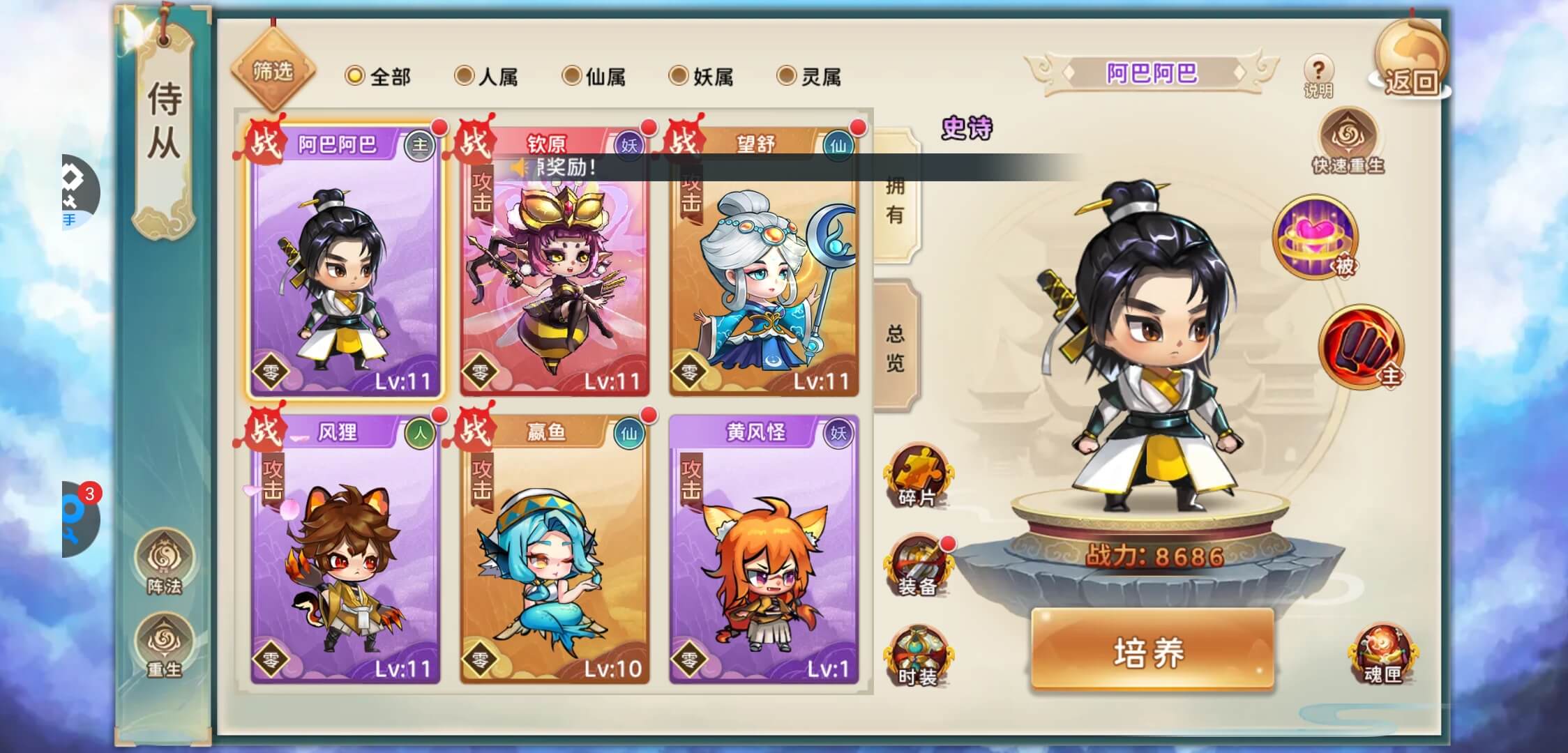Screen dimensions: 1568x753
Task: Open the 碎片 fragments icon
Action: tap(917, 476)
